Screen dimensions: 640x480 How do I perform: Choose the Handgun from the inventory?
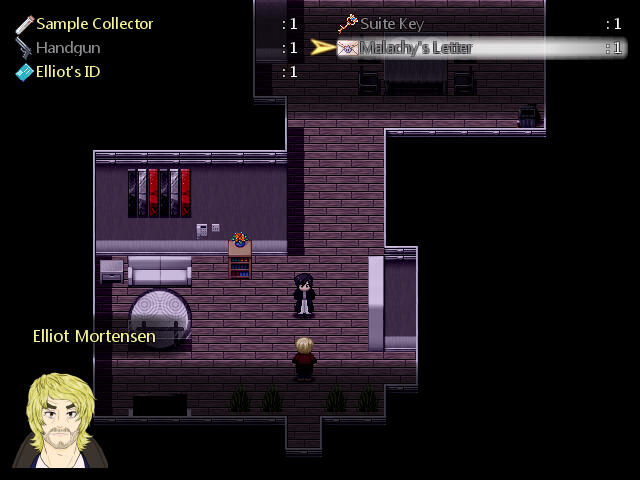click(x=68, y=47)
